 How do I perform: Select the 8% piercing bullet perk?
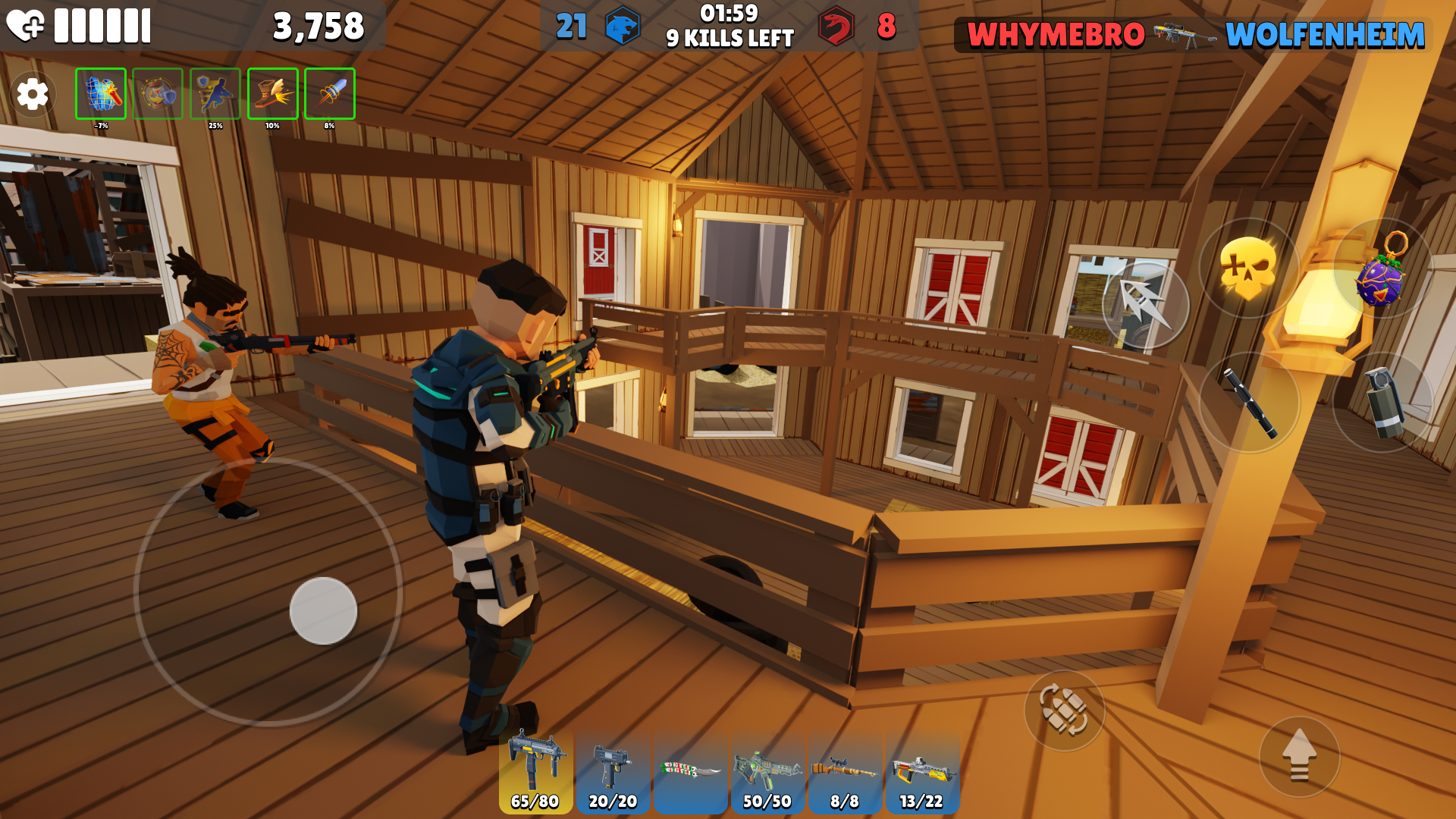coord(329,93)
